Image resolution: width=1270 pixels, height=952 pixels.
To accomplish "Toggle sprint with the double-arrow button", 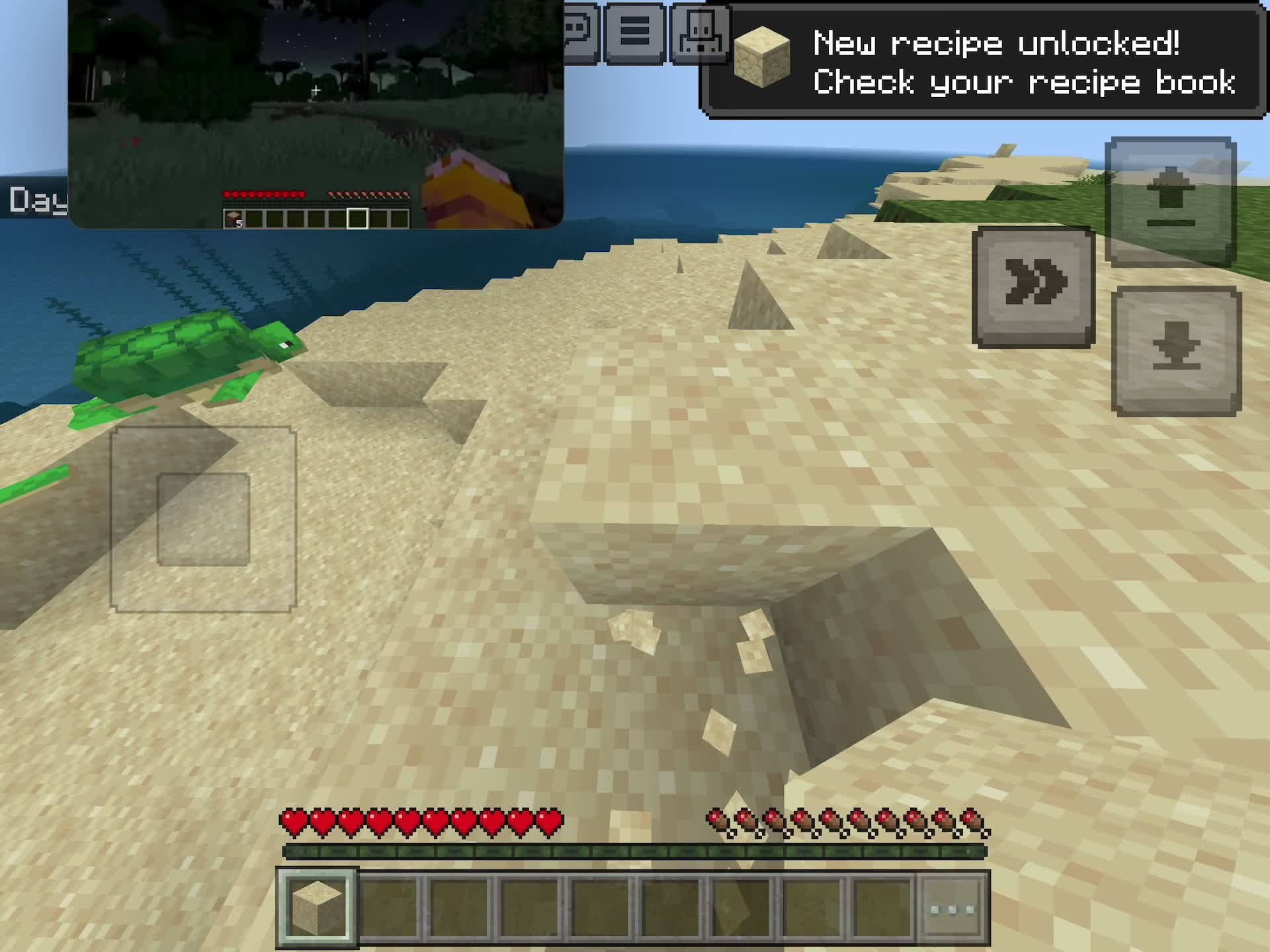I will 1033,287.
